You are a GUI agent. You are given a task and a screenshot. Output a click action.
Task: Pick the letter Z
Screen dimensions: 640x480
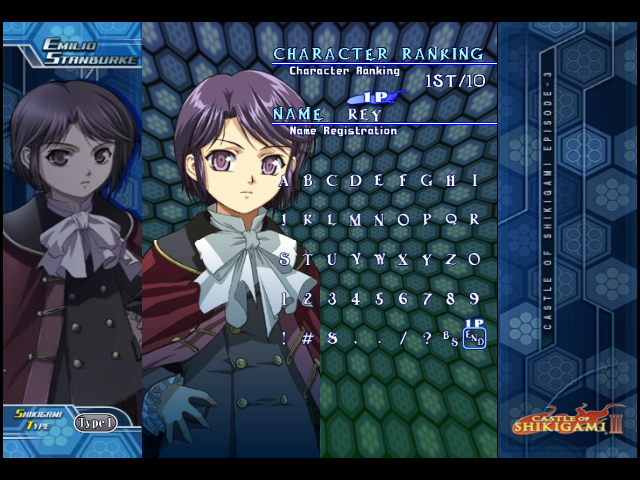tap(451, 259)
